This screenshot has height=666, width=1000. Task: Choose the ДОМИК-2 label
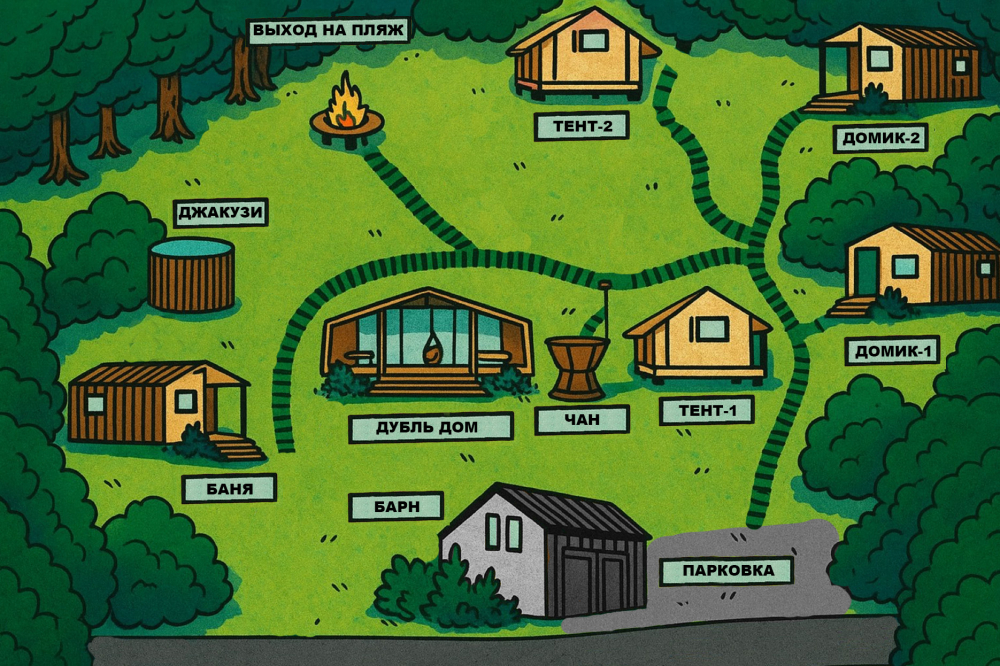tap(881, 138)
